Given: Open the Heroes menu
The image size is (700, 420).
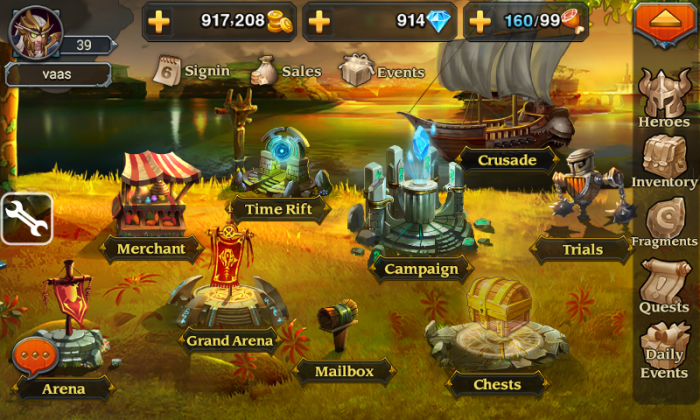Looking at the screenshot, I should [664, 96].
